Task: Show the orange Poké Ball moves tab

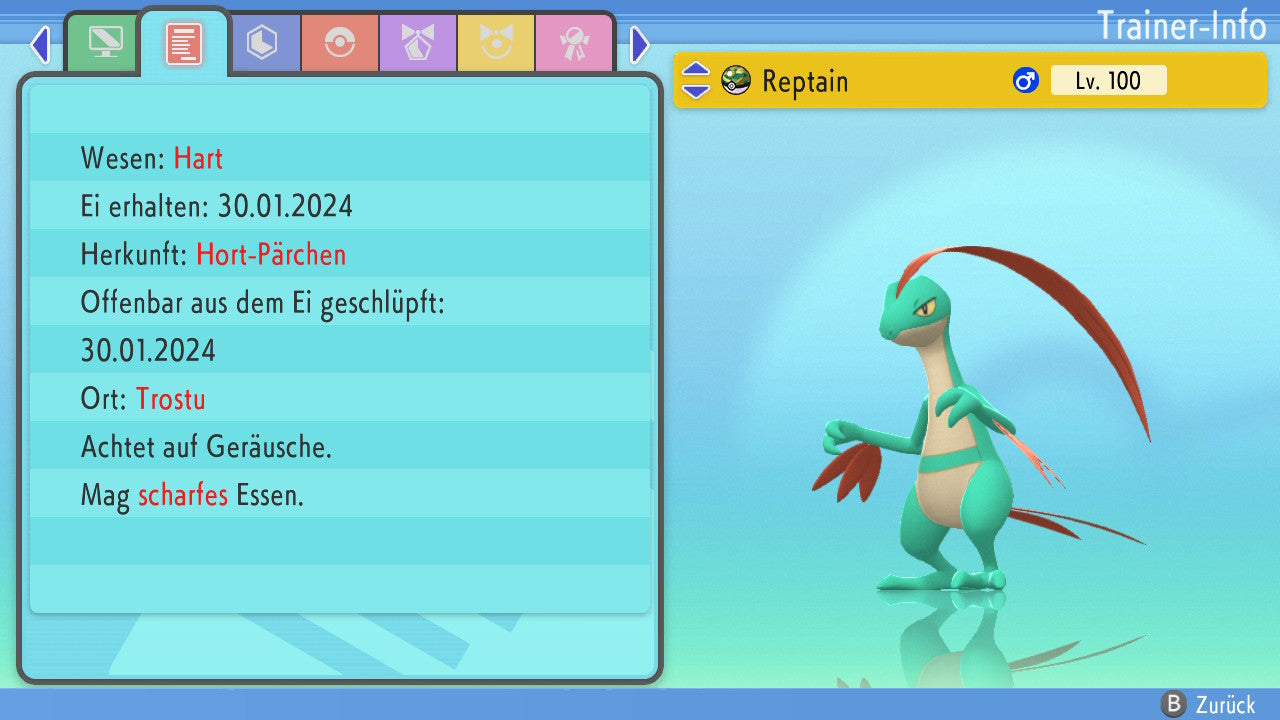Action: pos(340,43)
